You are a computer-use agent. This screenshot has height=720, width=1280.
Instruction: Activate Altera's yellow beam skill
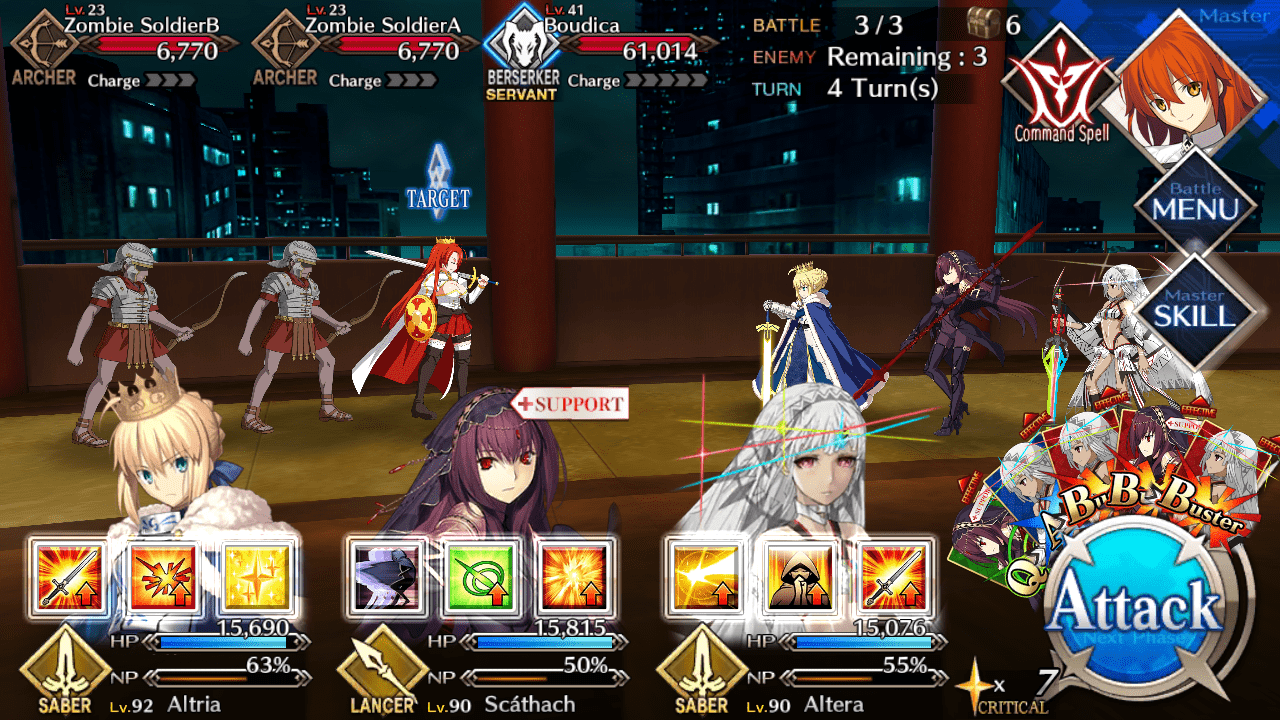pos(704,578)
